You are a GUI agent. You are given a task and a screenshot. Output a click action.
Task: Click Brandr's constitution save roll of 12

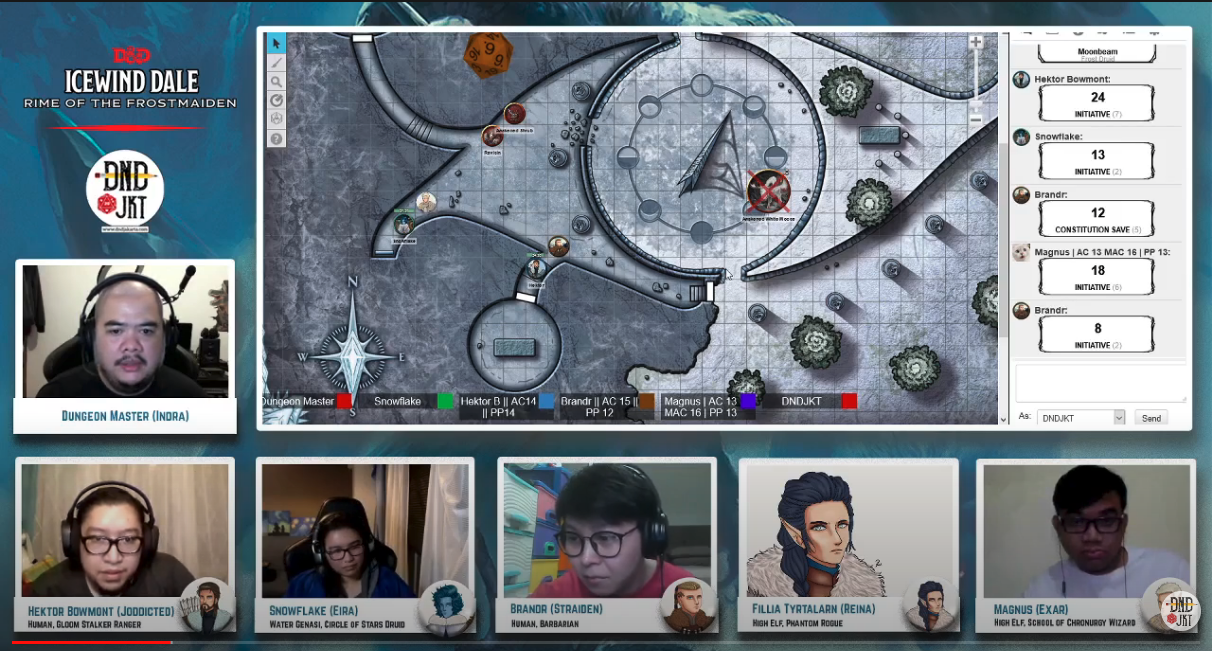click(1097, 213)
